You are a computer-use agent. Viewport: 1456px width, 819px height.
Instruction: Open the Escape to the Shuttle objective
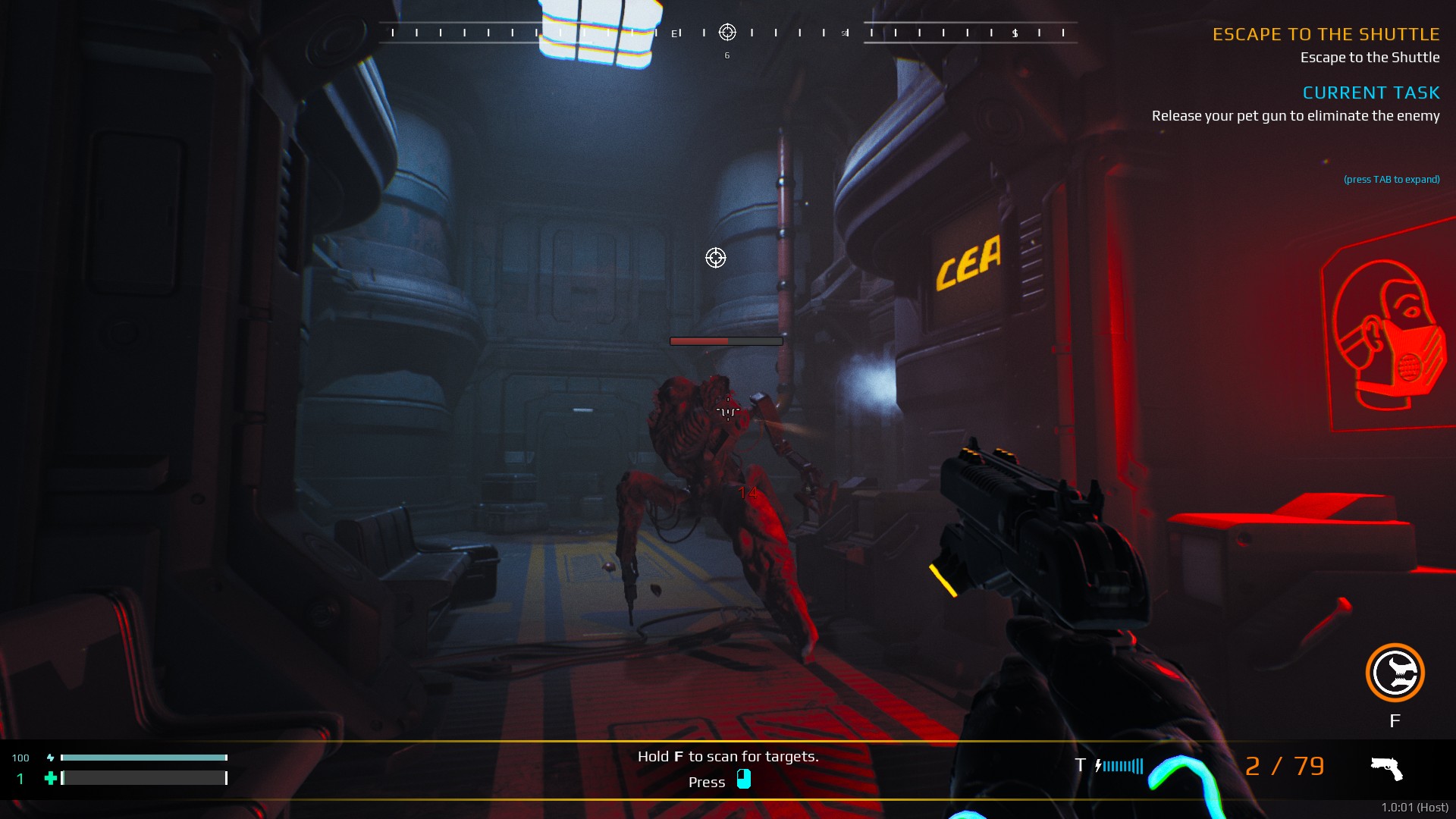[x=1326, y=34]
